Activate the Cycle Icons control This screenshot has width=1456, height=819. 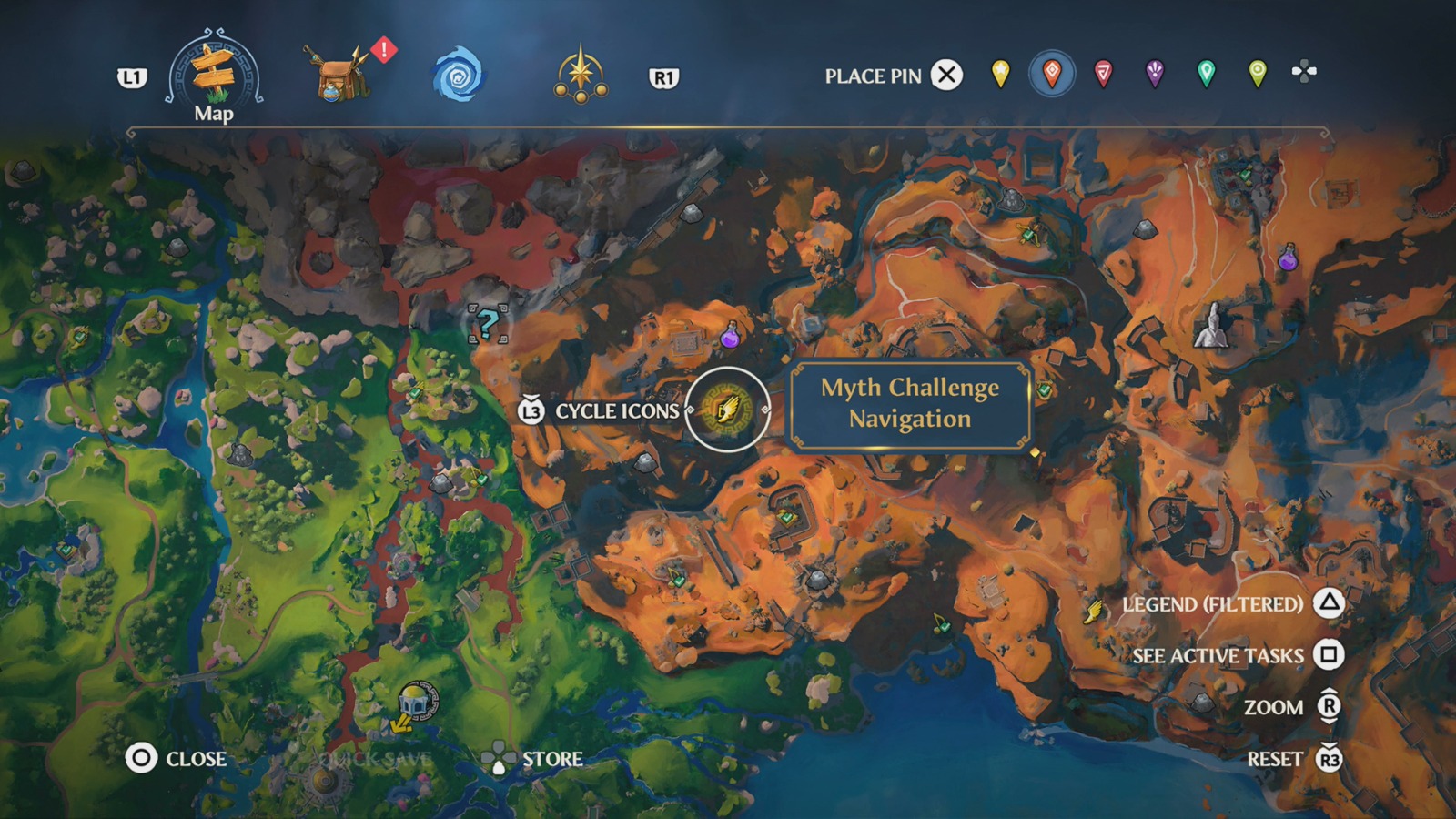(531, 410)
